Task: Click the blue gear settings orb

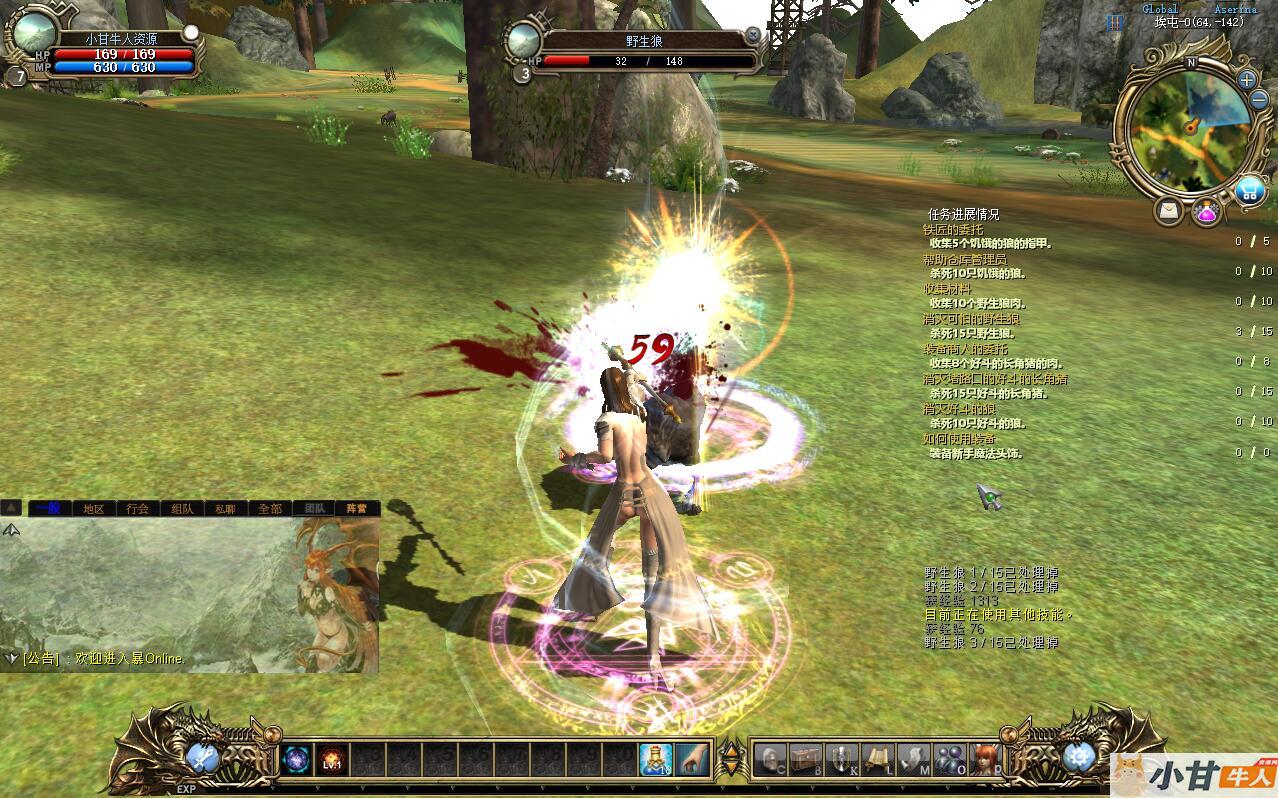Action: pos(1078,757)
